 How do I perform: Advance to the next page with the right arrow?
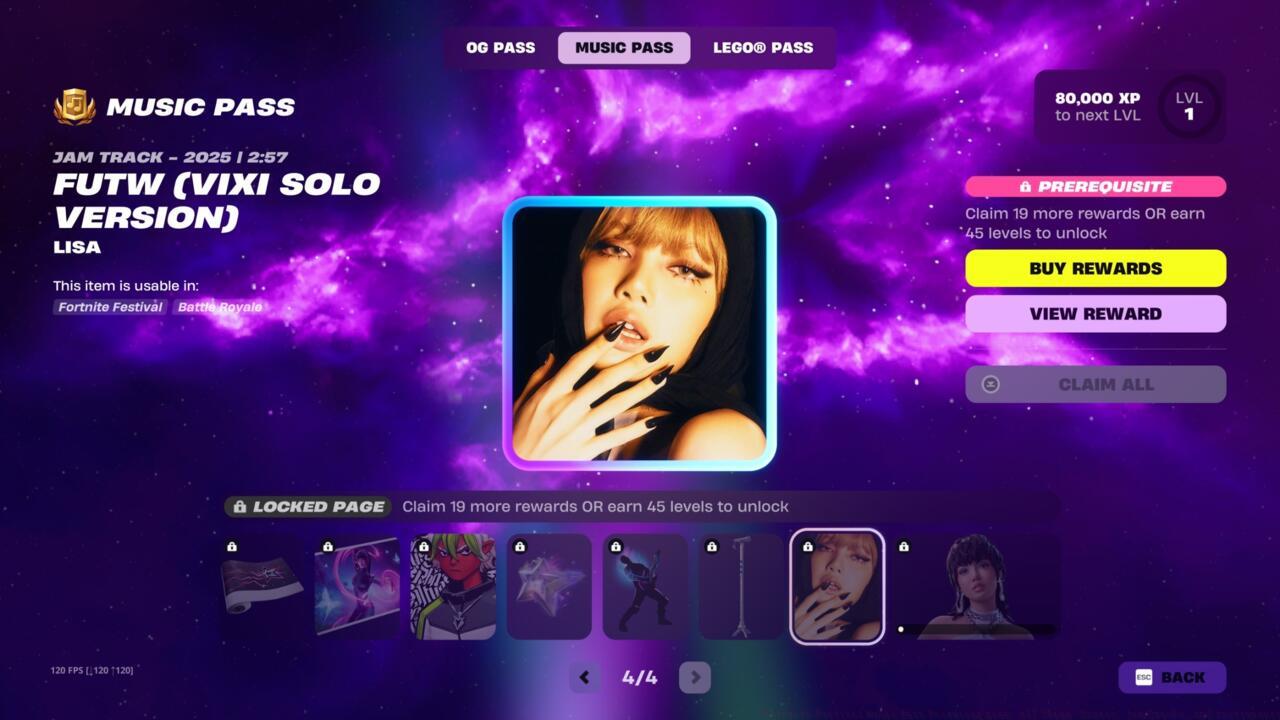click(694, 677)
